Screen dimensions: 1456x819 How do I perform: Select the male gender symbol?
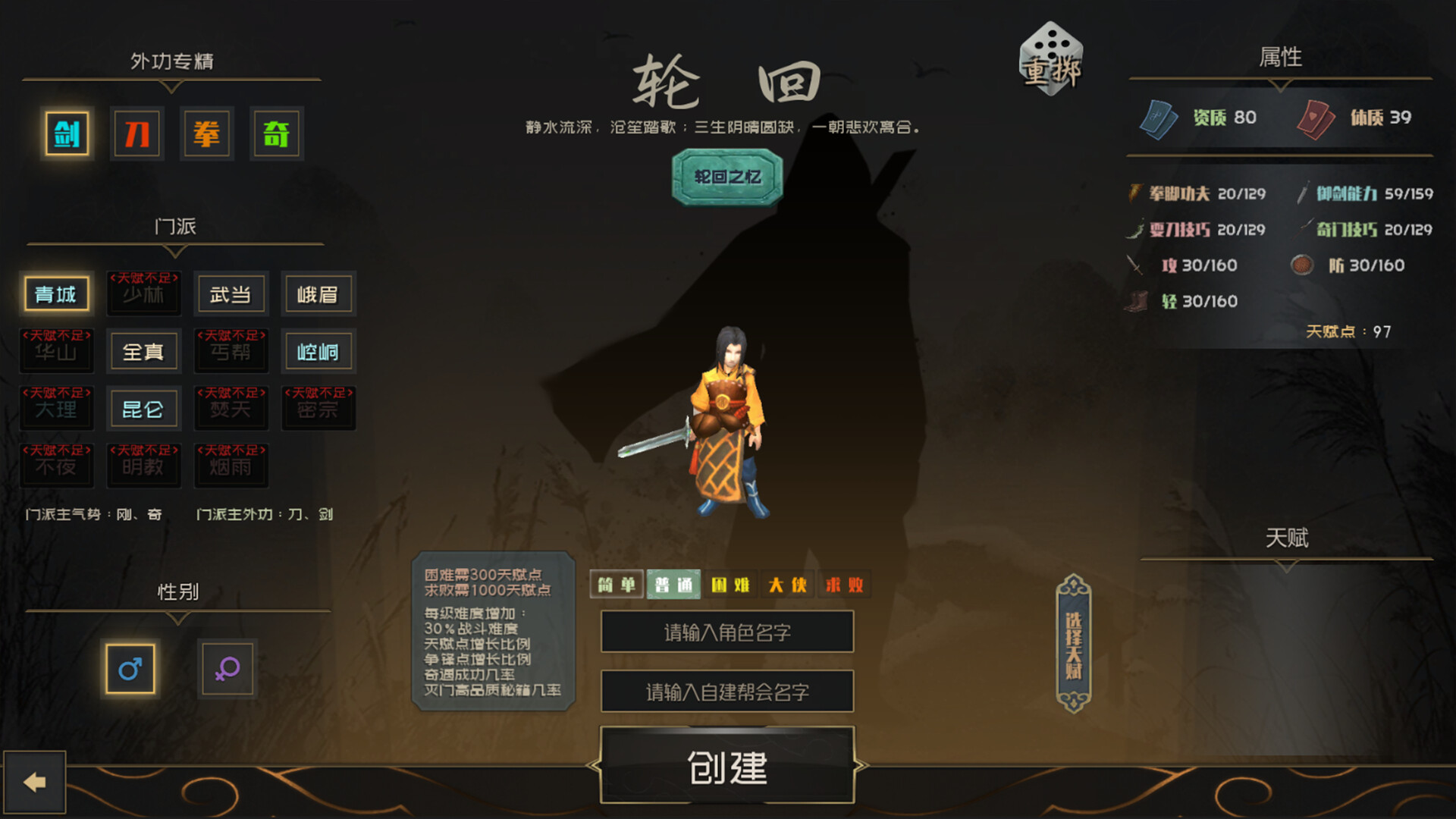click(130, 670)
